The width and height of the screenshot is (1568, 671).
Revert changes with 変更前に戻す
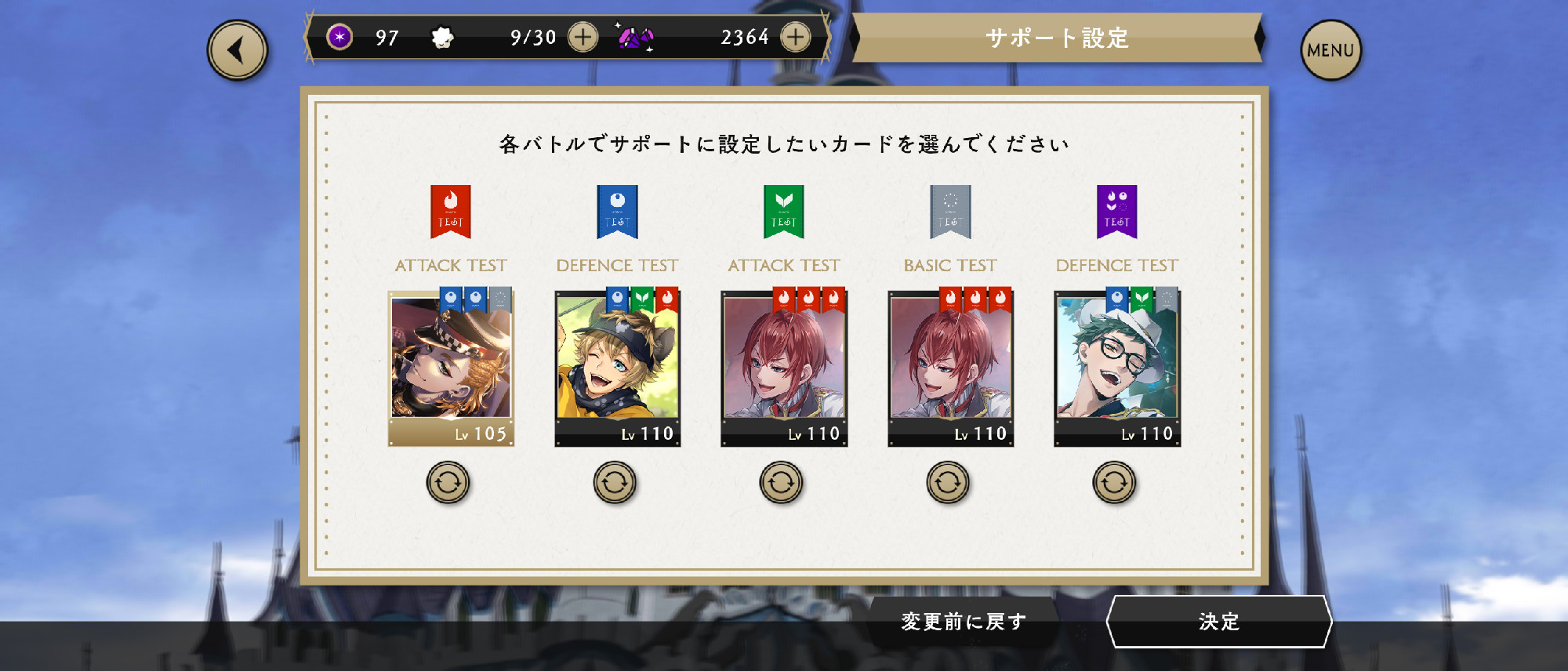pyautogui.click(x=964, y=622)
